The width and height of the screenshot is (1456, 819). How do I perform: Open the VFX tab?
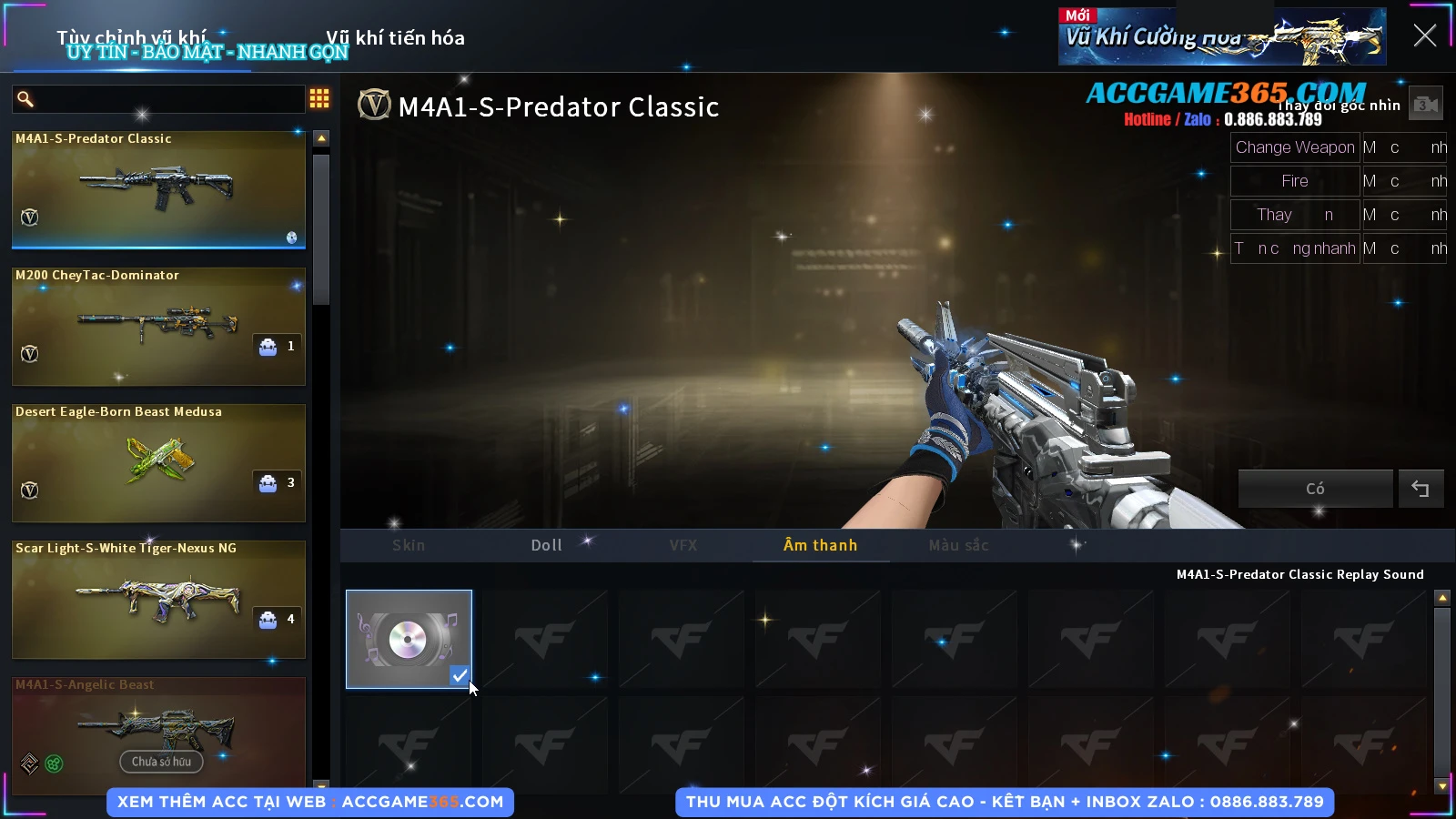pos(683,545)
